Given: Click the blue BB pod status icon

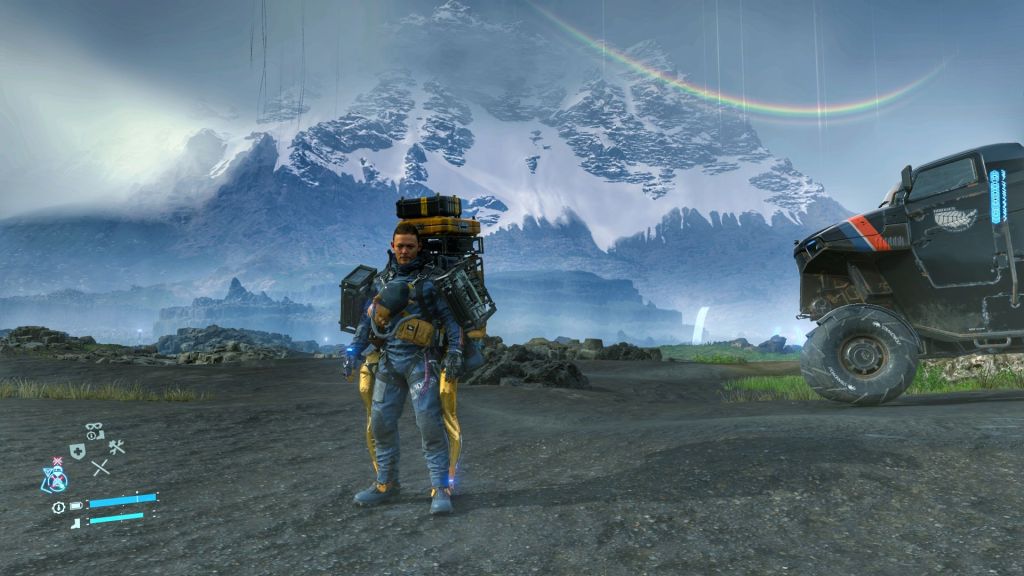Looking at the screenshot, I should coord(55,478).
